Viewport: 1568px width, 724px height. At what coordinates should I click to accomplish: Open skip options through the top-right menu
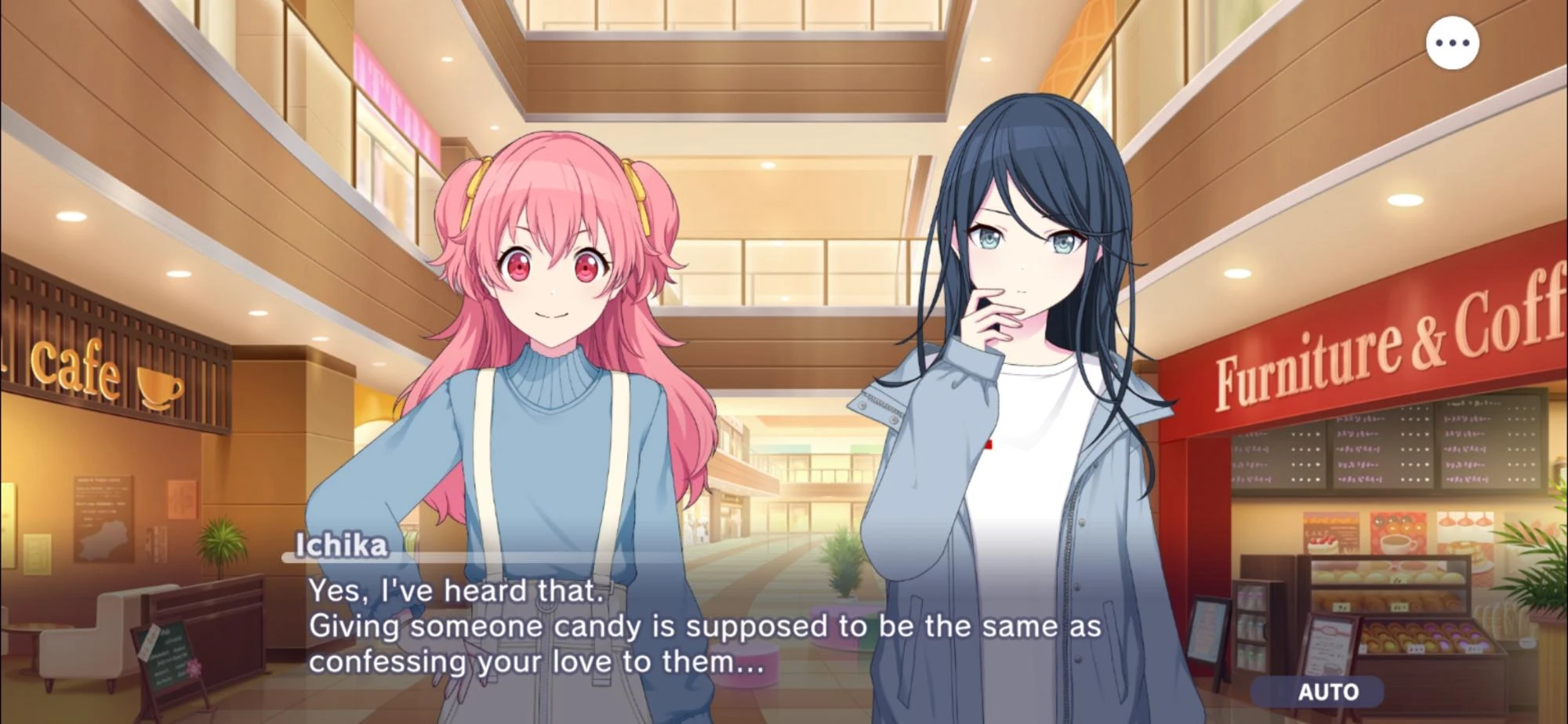pyautogui.click(x=1454, y=43)
